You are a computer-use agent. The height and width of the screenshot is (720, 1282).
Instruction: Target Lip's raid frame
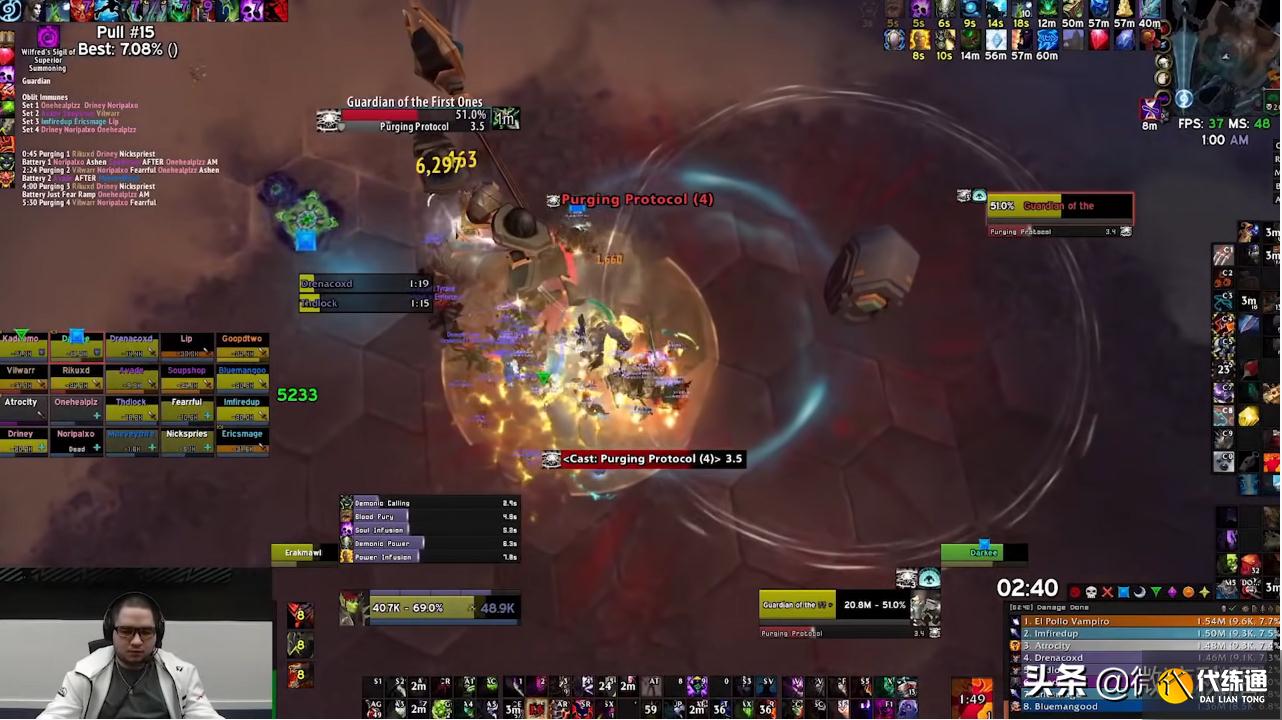point(186,346)
